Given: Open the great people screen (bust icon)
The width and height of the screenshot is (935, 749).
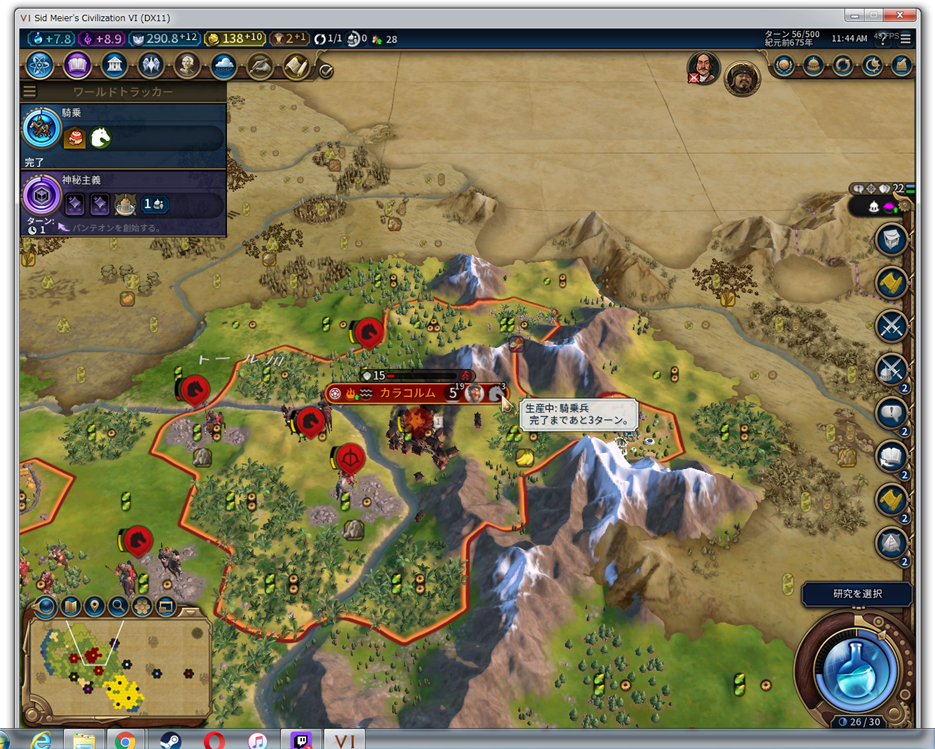Looking at the screenshot, I should tap(187, 66).
